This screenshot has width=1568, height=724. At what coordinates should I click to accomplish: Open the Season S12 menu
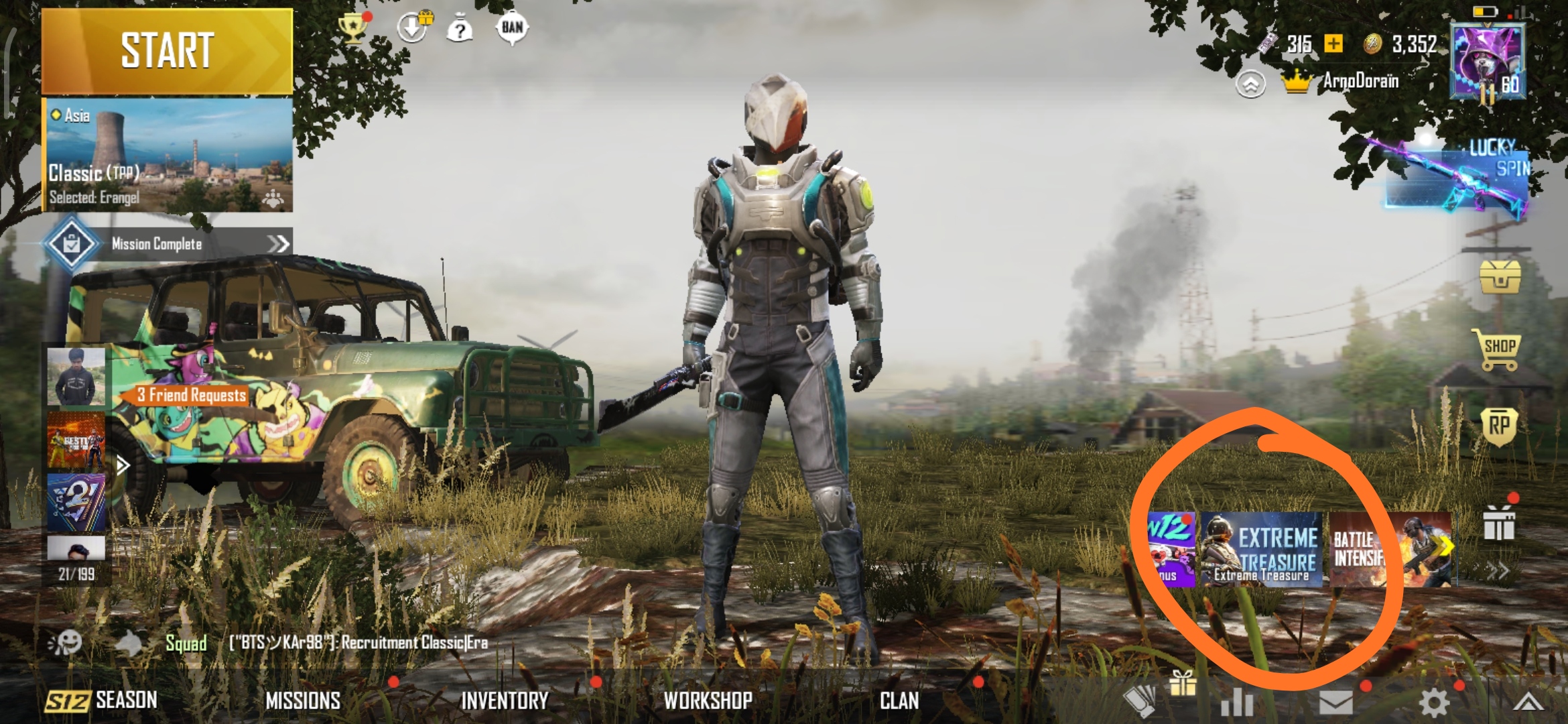pos(101,701)
